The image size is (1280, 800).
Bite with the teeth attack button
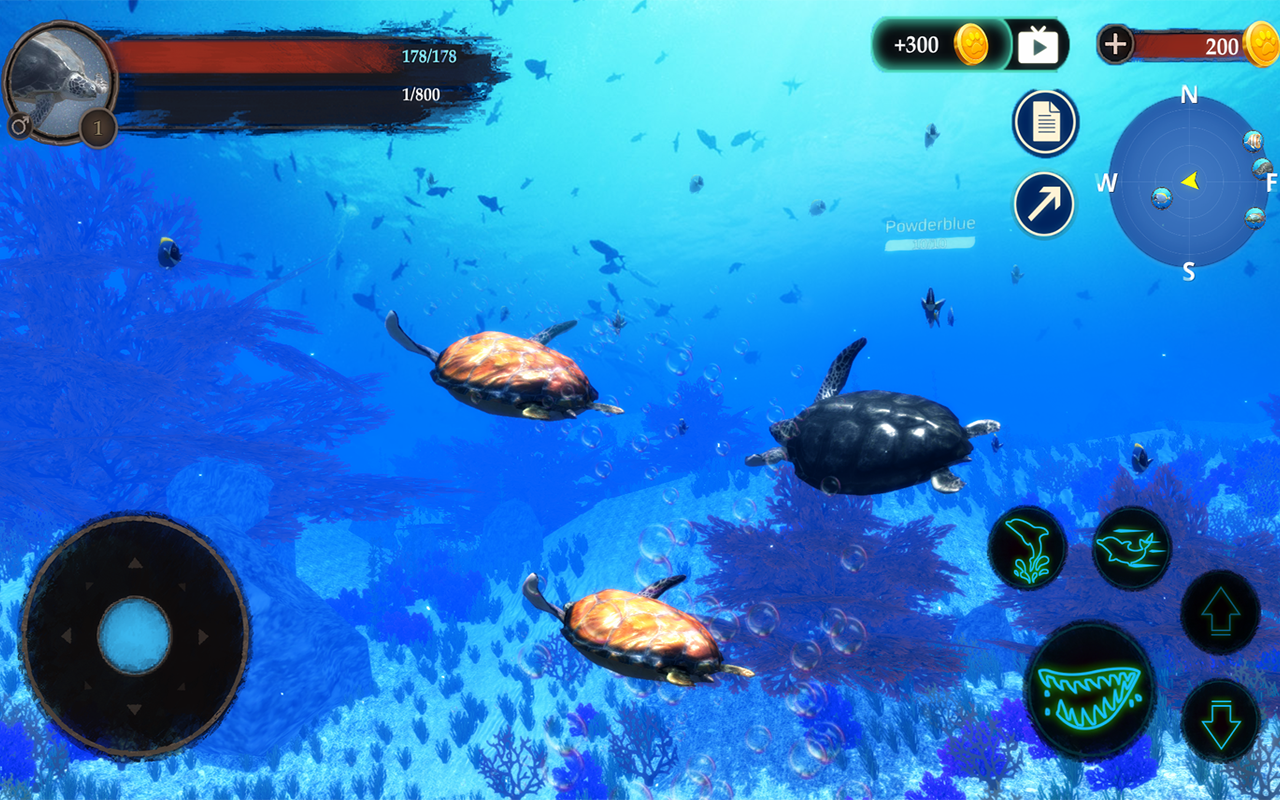(1090, 689)
